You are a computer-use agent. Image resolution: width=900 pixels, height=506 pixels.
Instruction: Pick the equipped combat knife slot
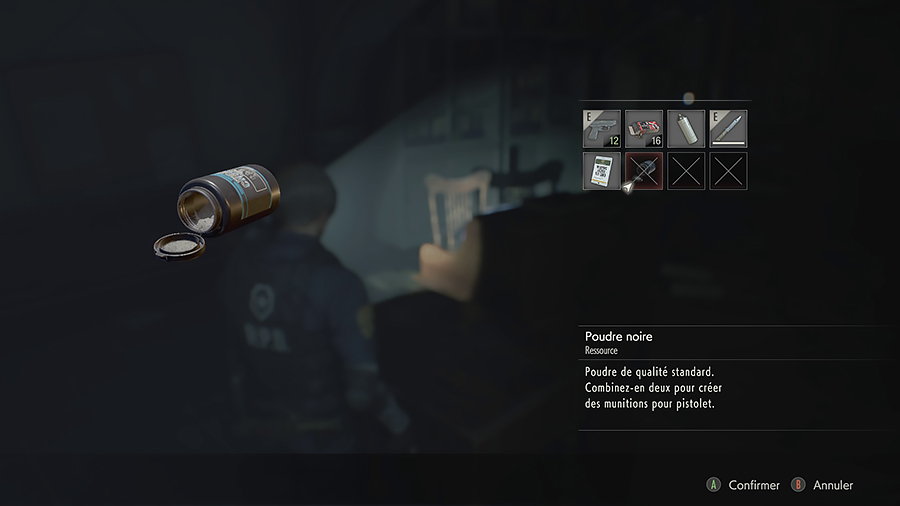728,129
